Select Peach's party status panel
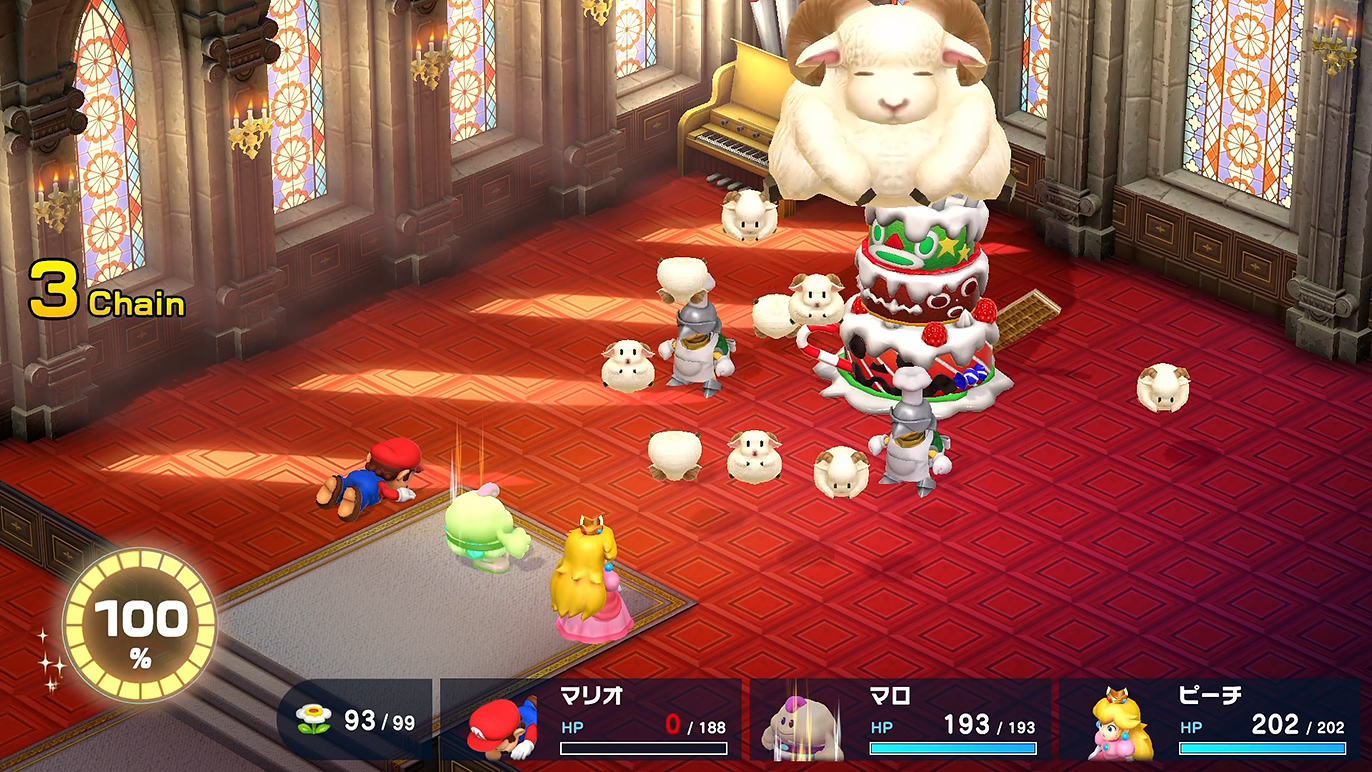Image resolution: width=1372 pixels, height=772 pixels. [1210, 719]
